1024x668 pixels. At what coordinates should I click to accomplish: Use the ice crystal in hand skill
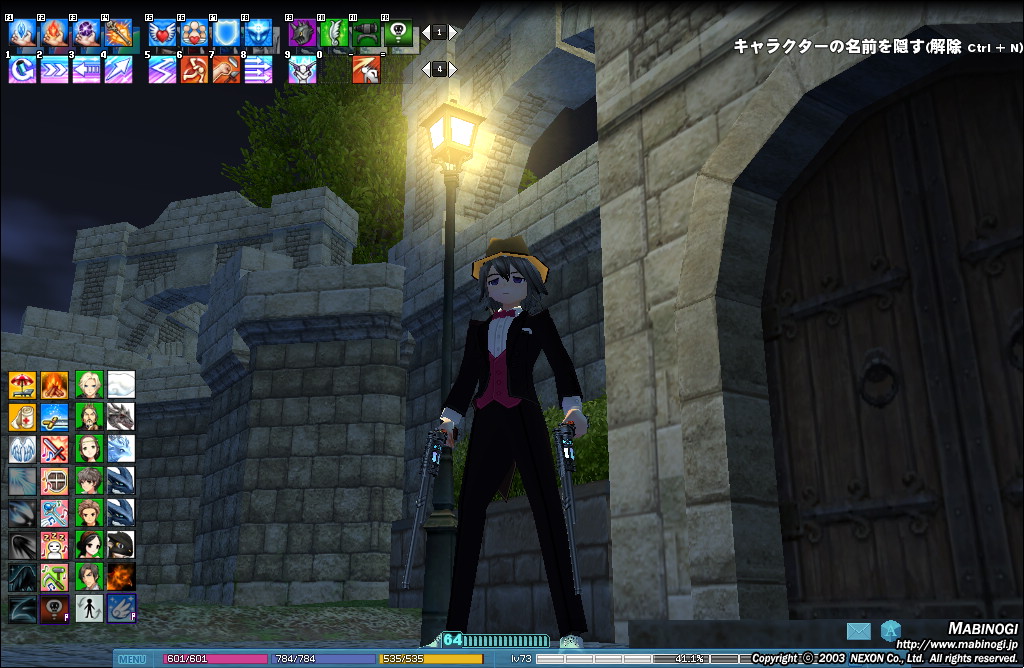[22, 34]
